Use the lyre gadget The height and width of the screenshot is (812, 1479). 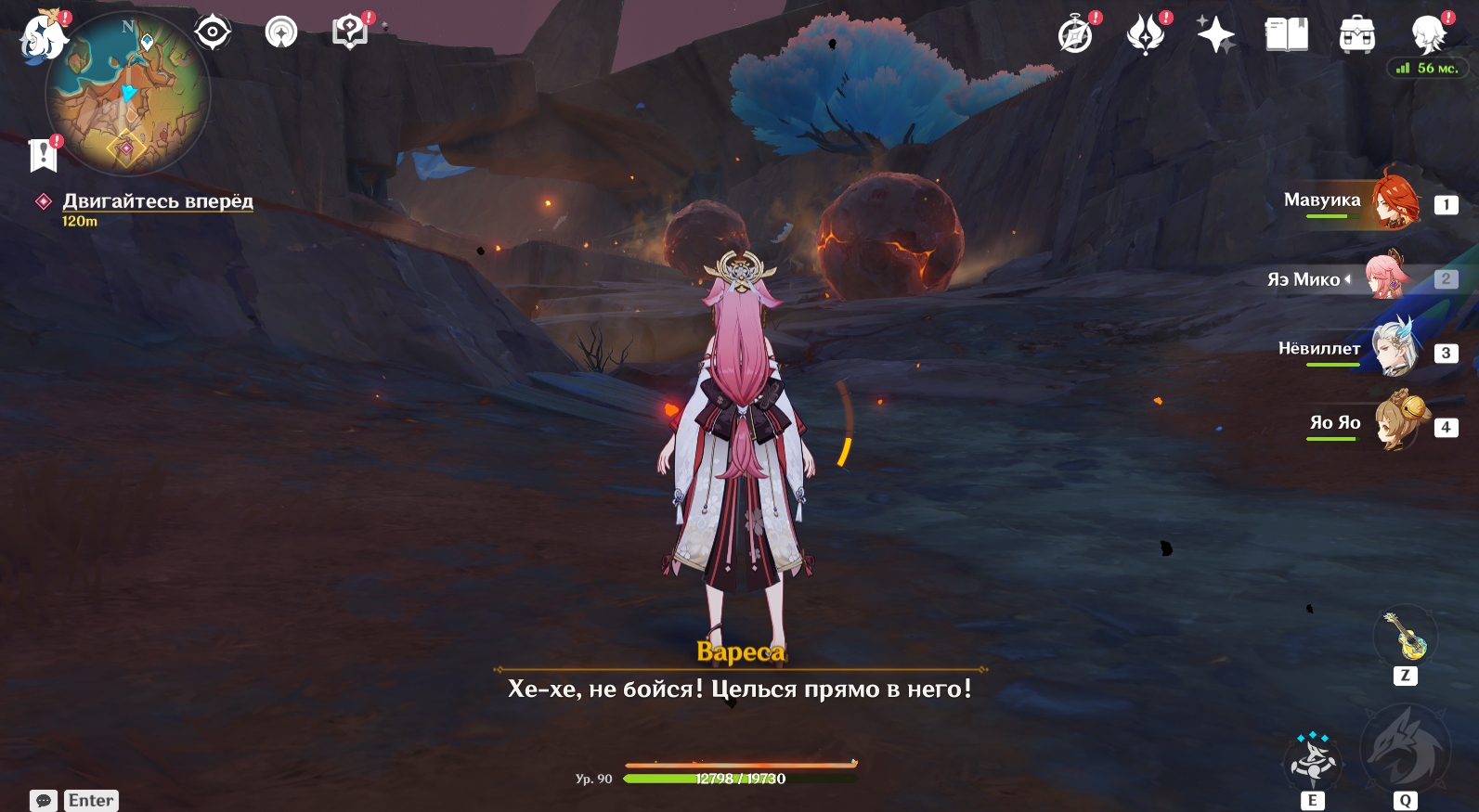tap(1405, 637)
